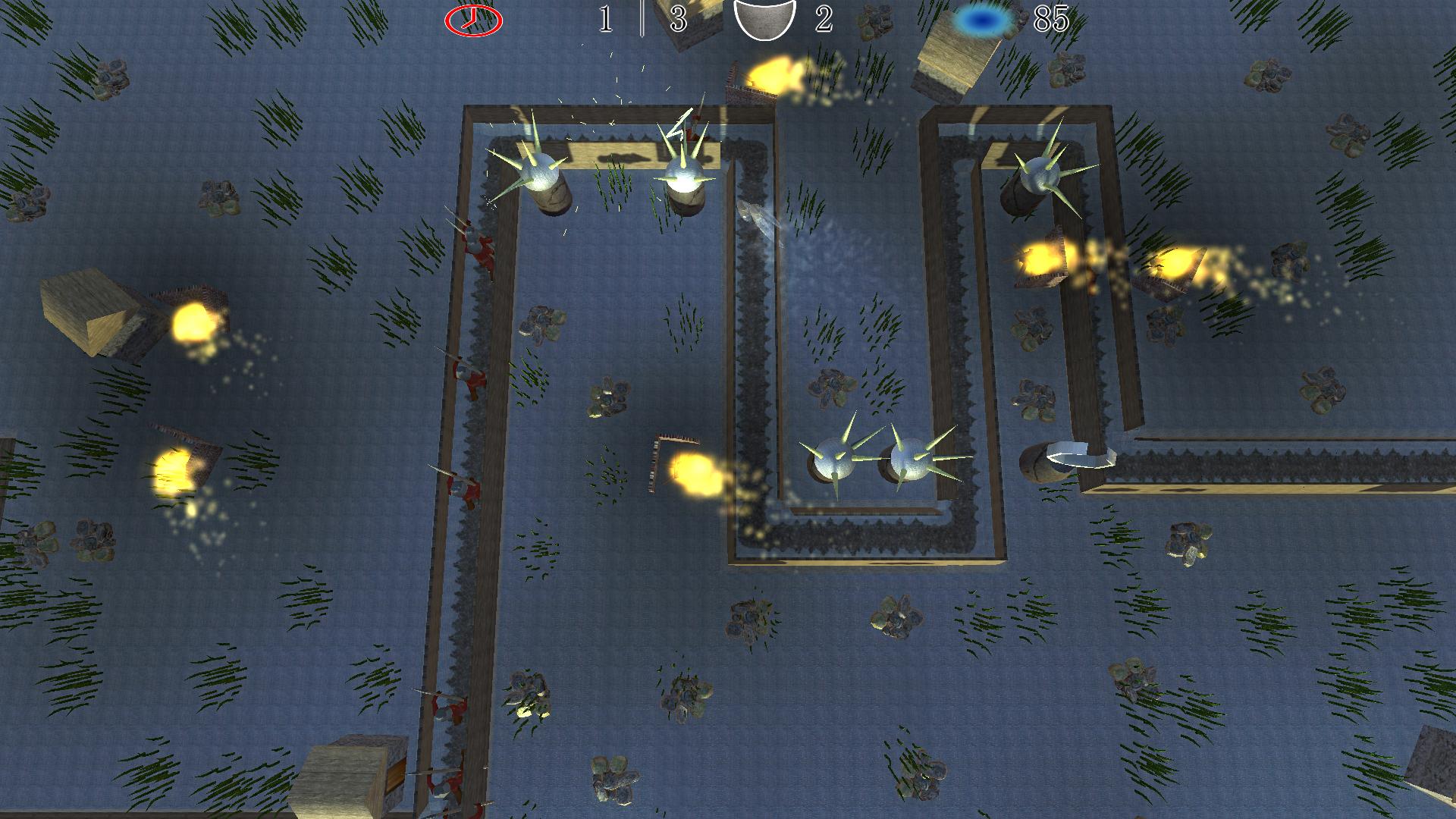Select the left spiked tower inside central courtyard
This screenshot has width=1456, height=819.
[x=833, y=459]
